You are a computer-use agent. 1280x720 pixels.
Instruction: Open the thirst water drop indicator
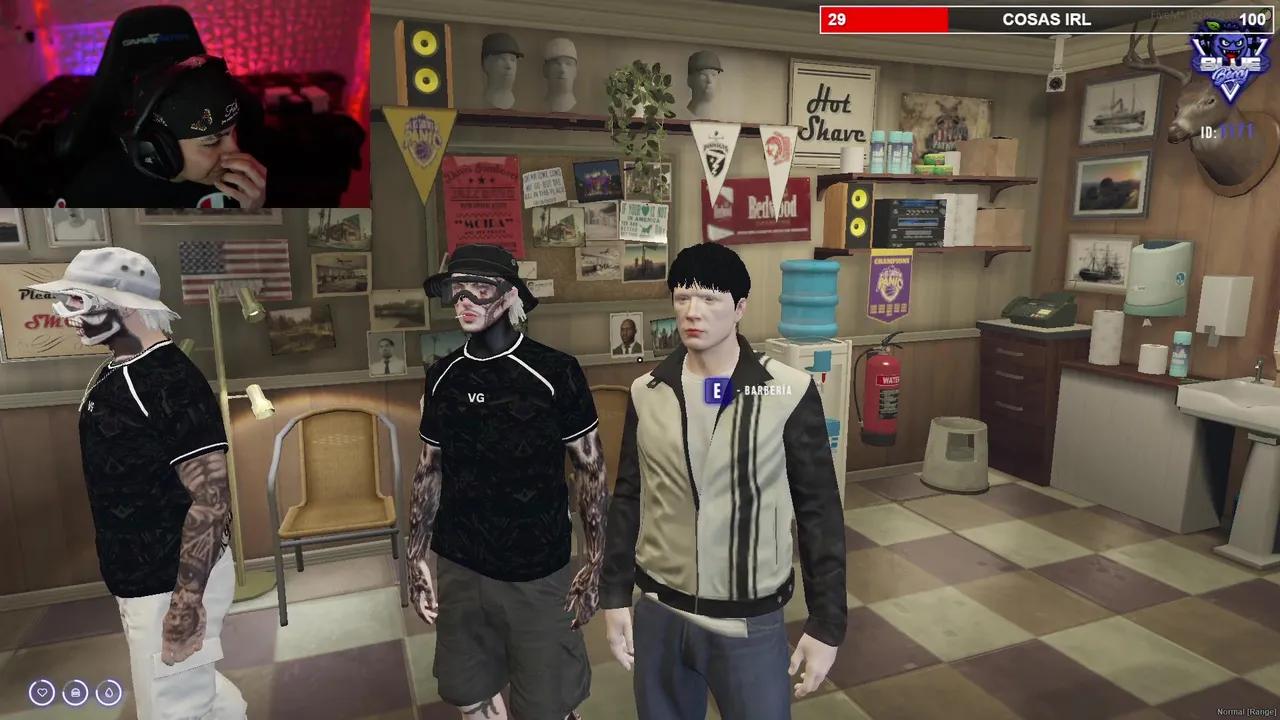click(110, 692)
